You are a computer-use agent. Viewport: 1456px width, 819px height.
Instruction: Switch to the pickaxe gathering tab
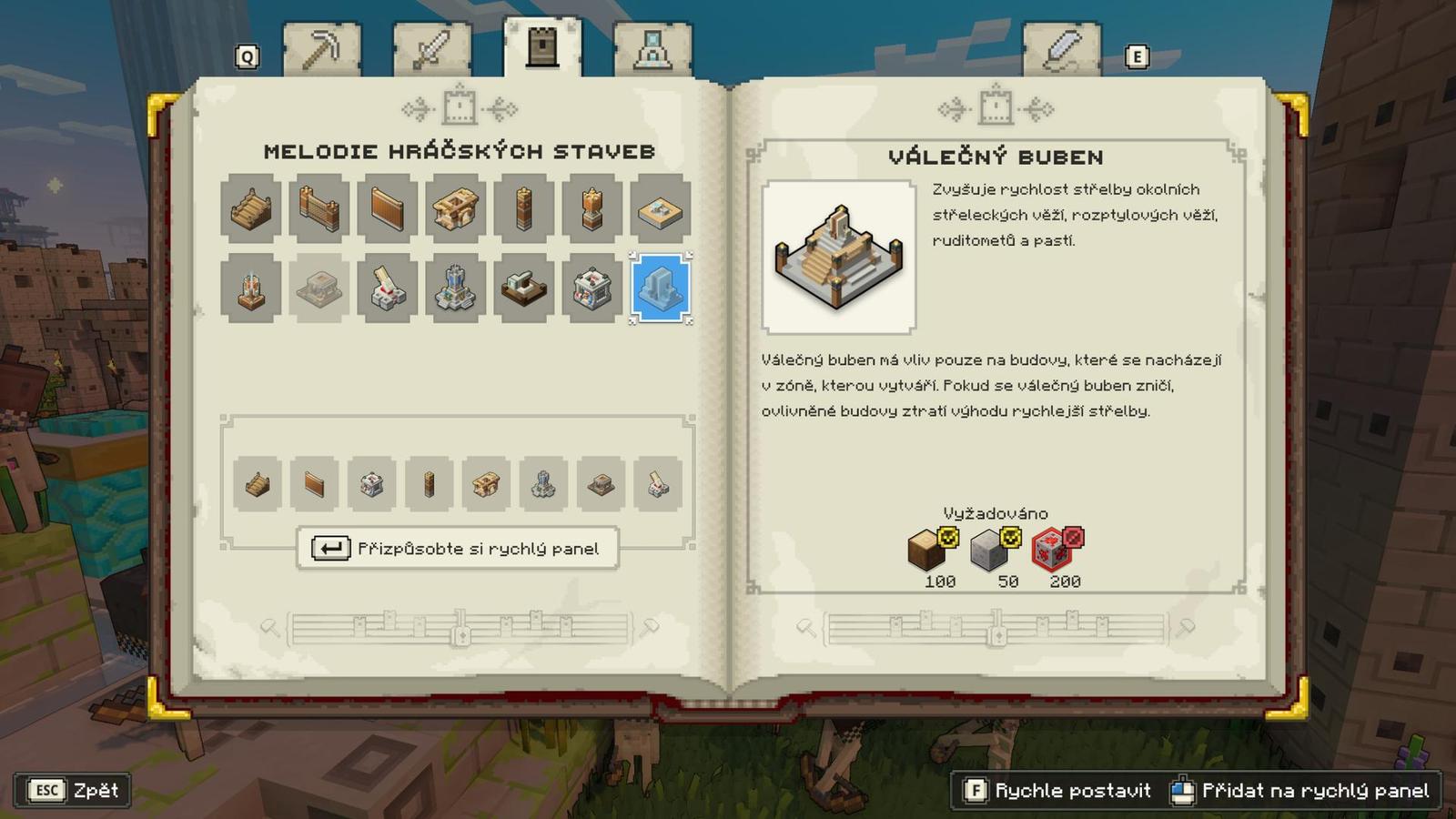(321, 50)
